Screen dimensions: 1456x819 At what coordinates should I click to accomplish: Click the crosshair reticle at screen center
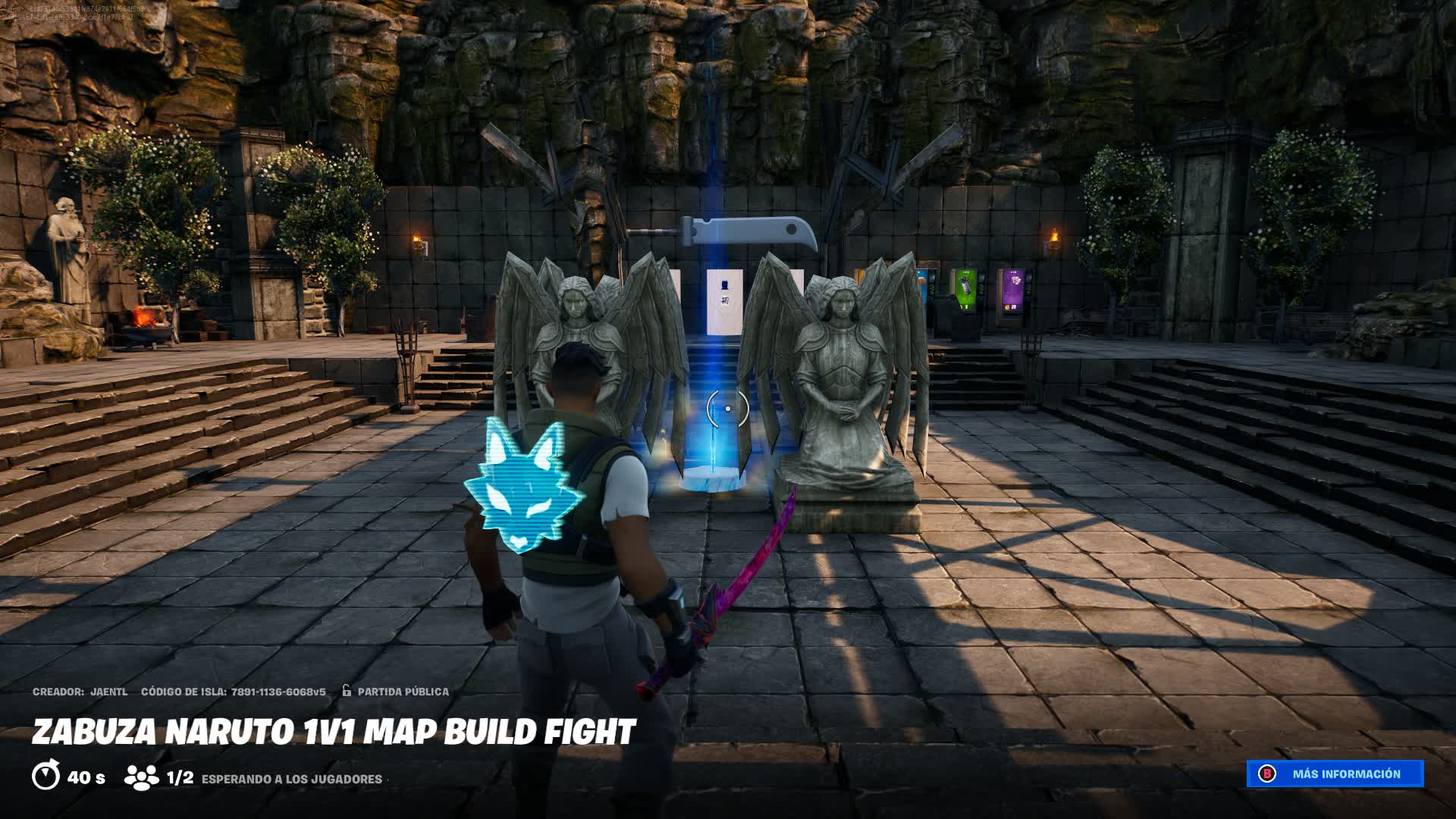[726, 407]
